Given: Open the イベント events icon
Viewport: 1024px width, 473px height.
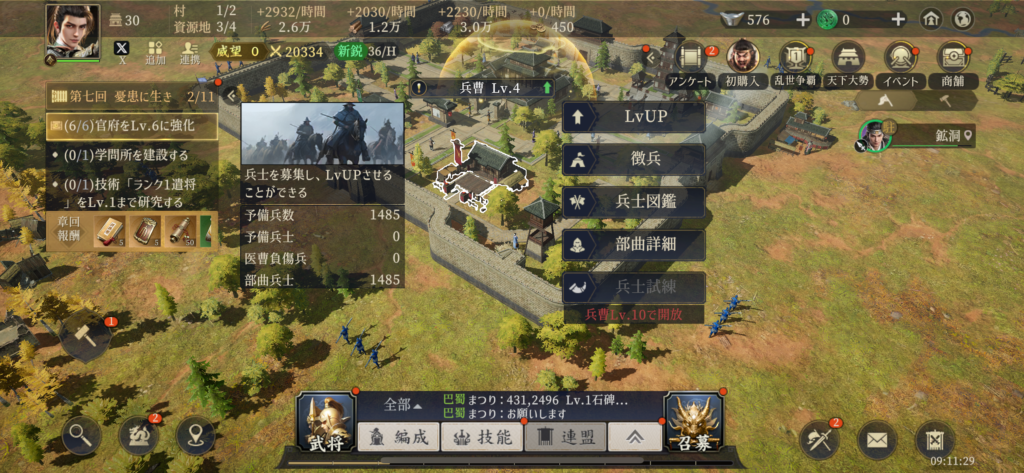Looking at the screenshot, I should (x=901, y=63).
